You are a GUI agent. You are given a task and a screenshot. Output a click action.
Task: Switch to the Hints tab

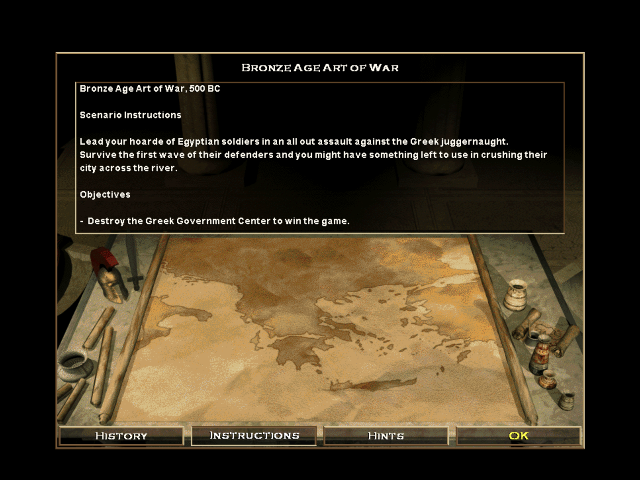tap(386, 436)
